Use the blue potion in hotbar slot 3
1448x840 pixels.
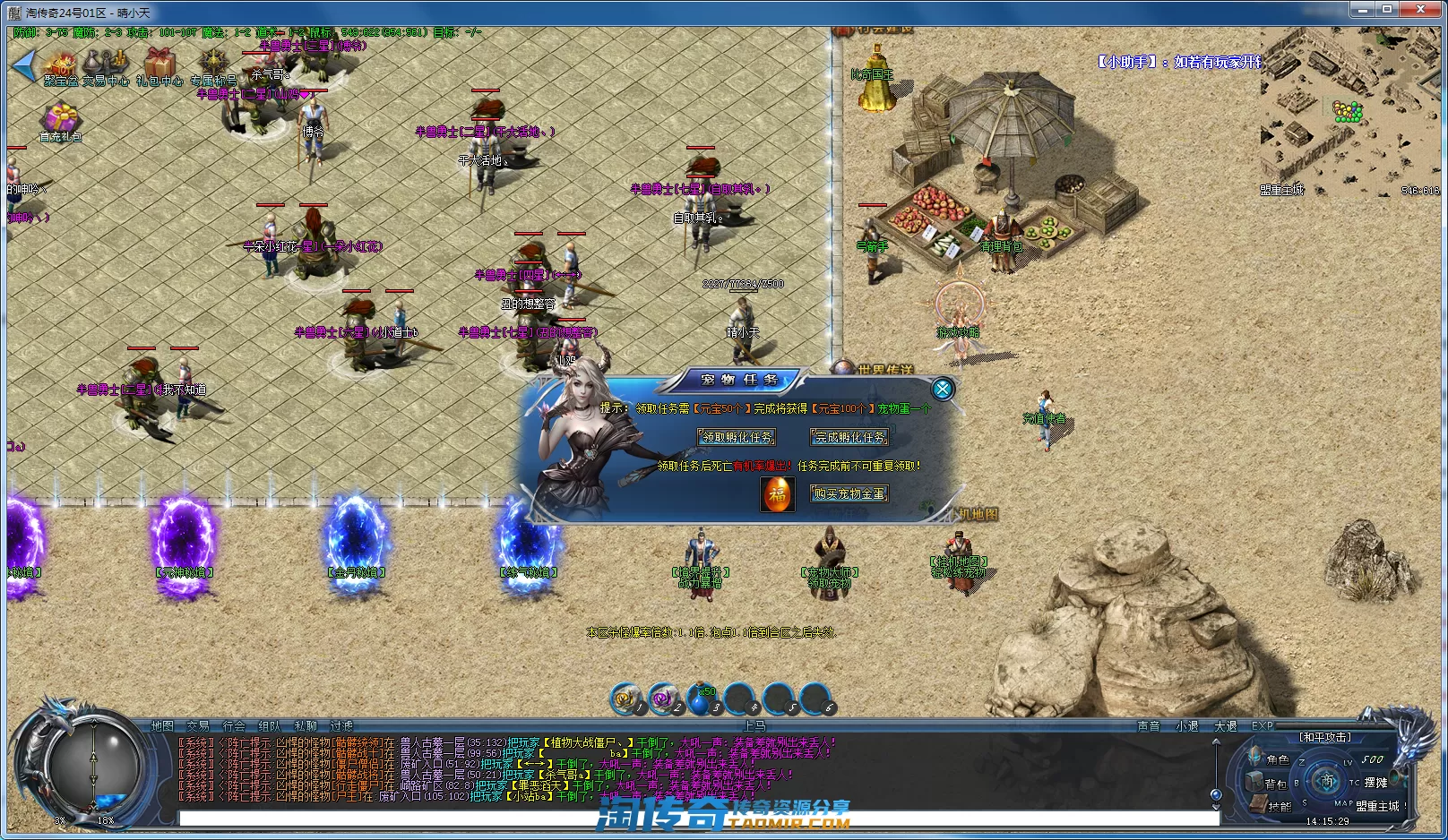pos(699,699)
